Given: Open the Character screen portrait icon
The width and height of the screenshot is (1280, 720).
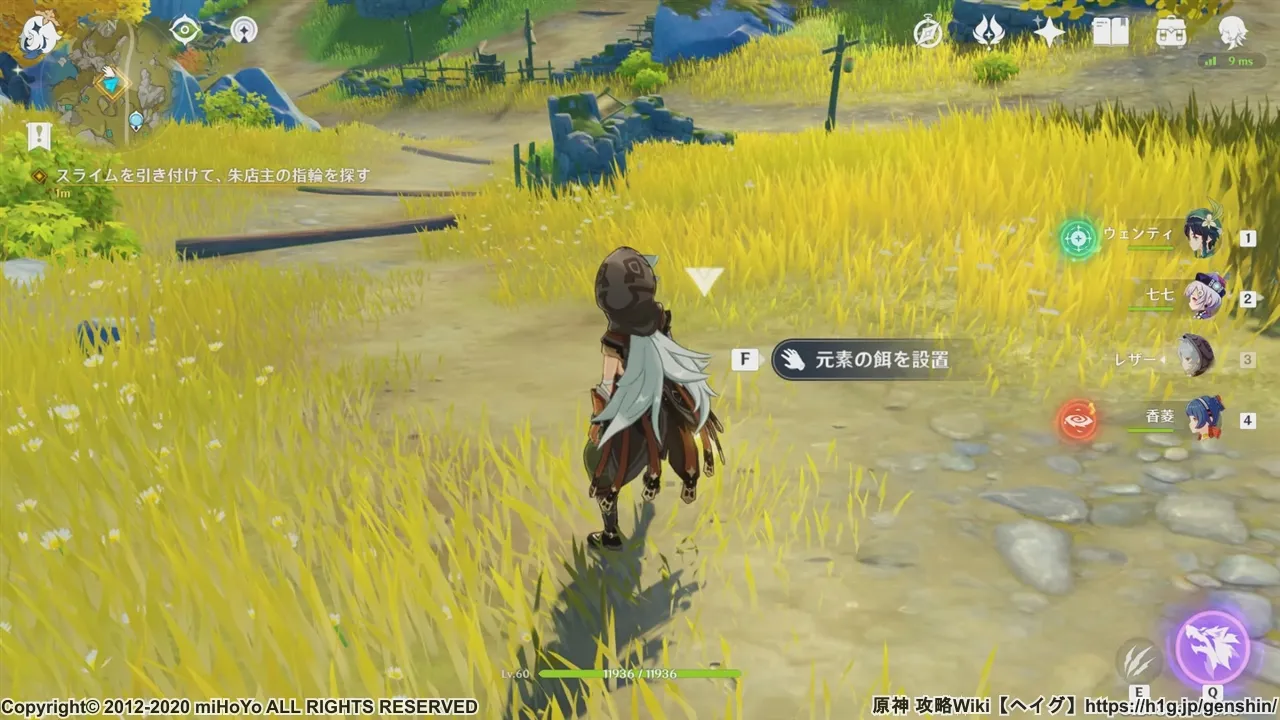Looking at the screenshot, I should [x=1232, y=33].
